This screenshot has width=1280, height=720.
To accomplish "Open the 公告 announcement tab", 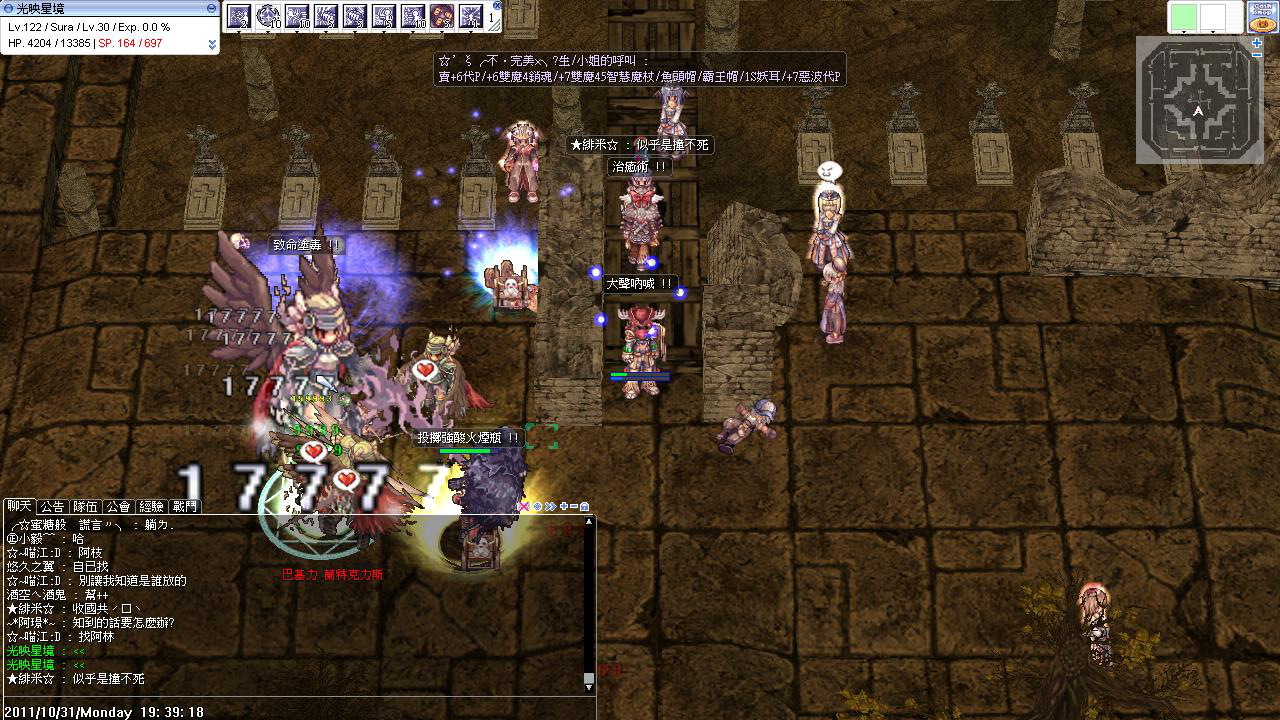I will (x=52, y=507).
